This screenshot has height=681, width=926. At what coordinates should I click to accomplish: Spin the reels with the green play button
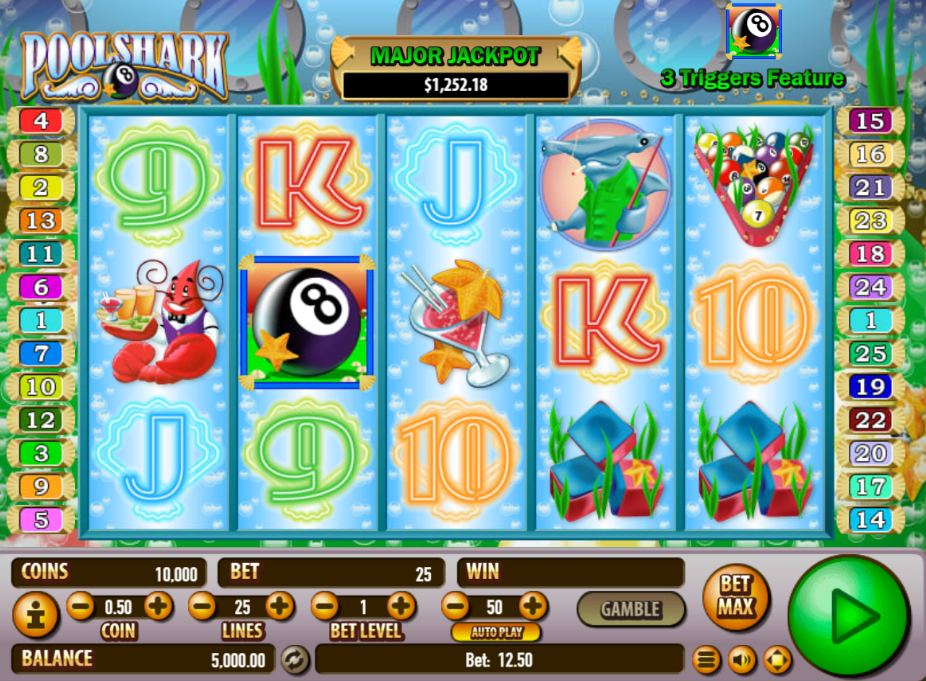click(849, 617)
